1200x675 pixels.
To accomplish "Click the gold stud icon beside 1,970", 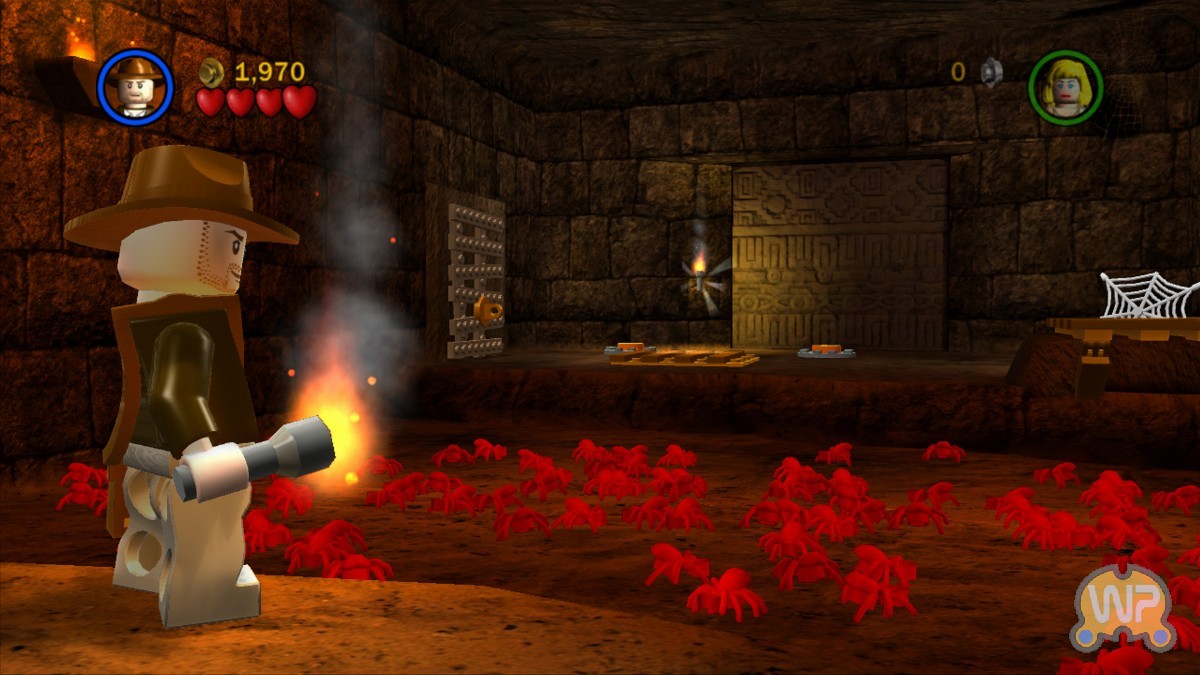I will [x=212, y=71].
